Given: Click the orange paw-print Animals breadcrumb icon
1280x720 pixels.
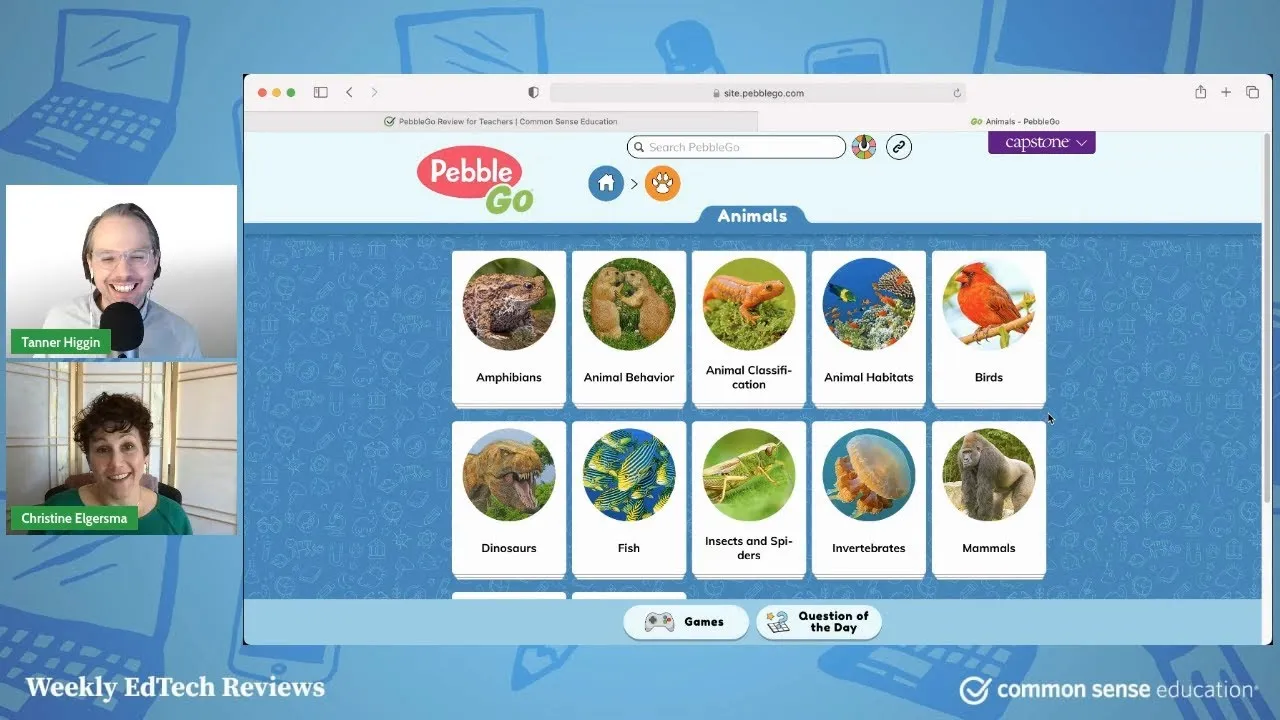Looking at the screenshot, I should tap(662, 183).
